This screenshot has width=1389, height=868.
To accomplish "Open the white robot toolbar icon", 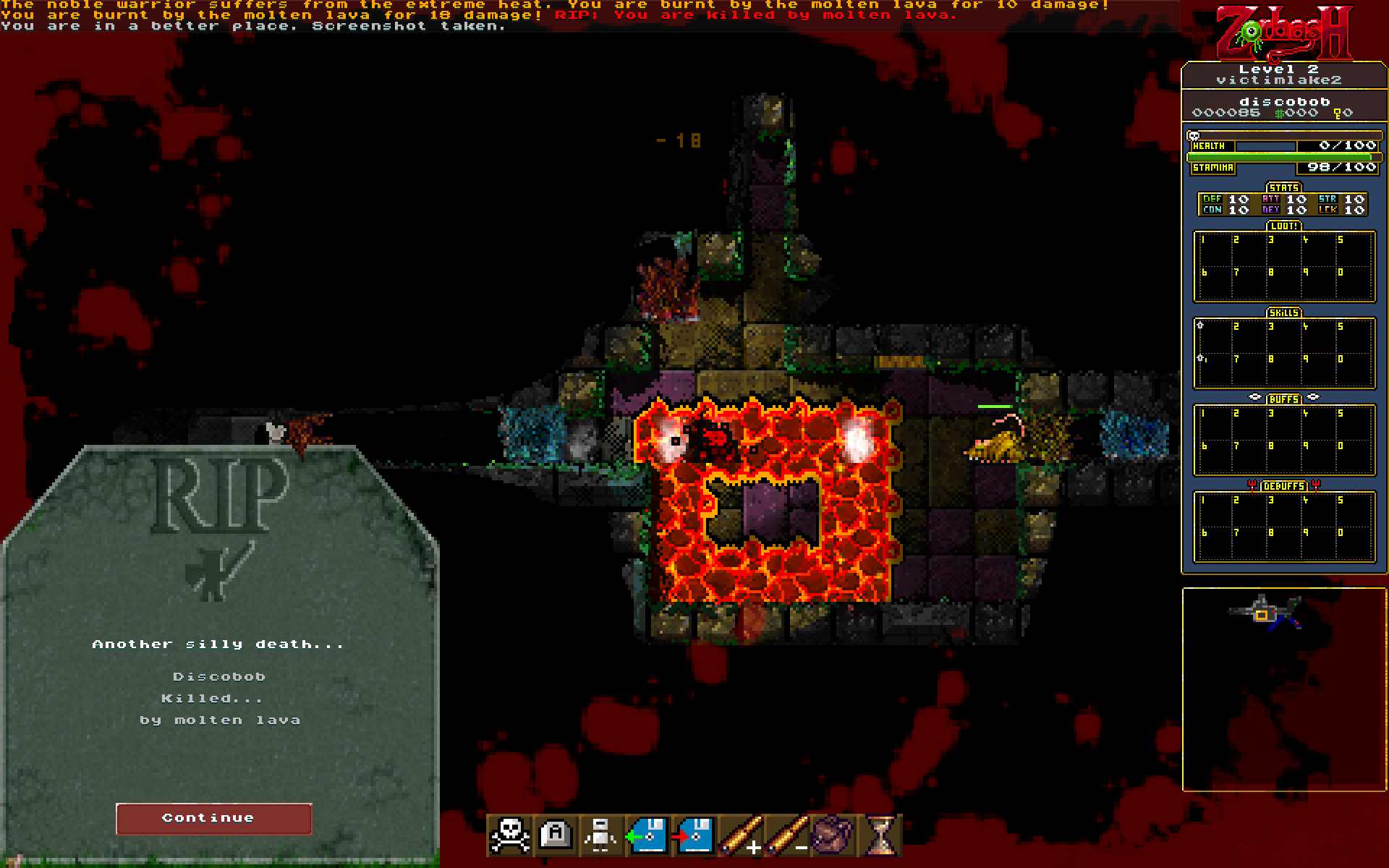I will 601,835.
